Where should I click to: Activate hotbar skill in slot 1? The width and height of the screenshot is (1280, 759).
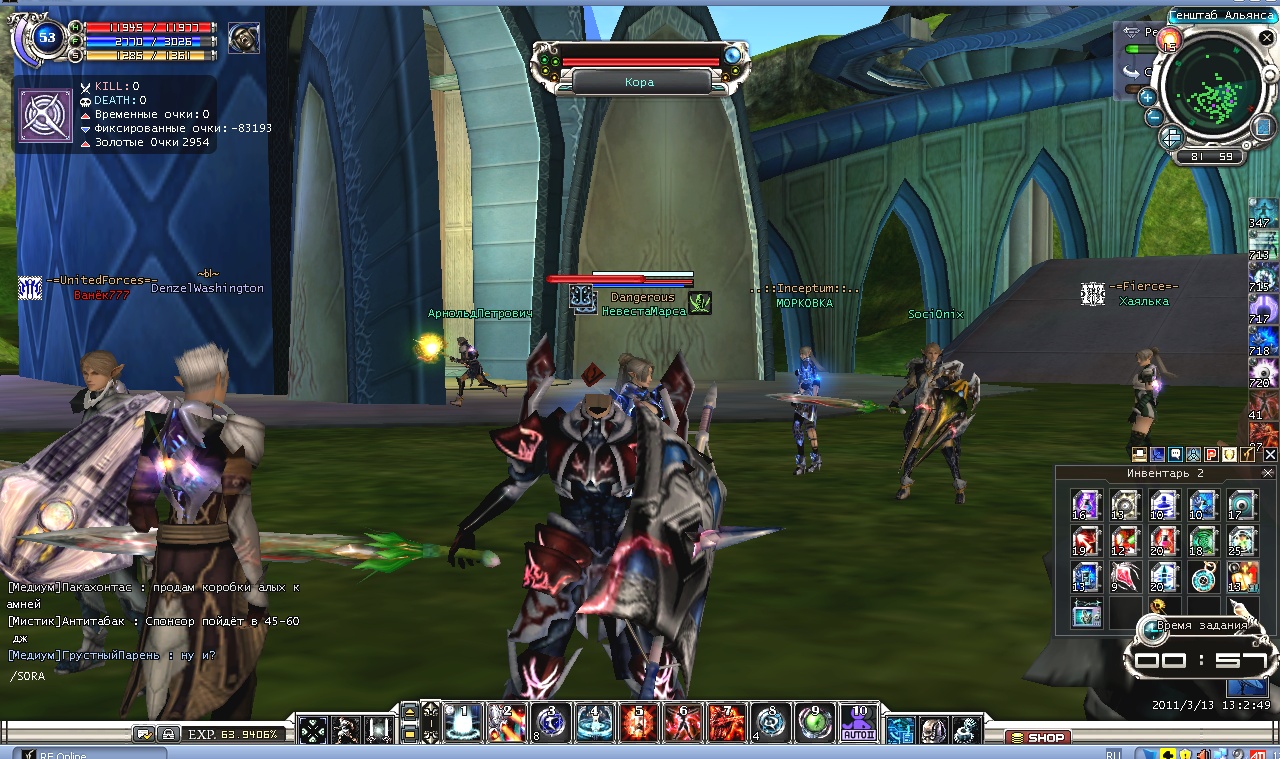pyautogui.click(x=463, y=722)
